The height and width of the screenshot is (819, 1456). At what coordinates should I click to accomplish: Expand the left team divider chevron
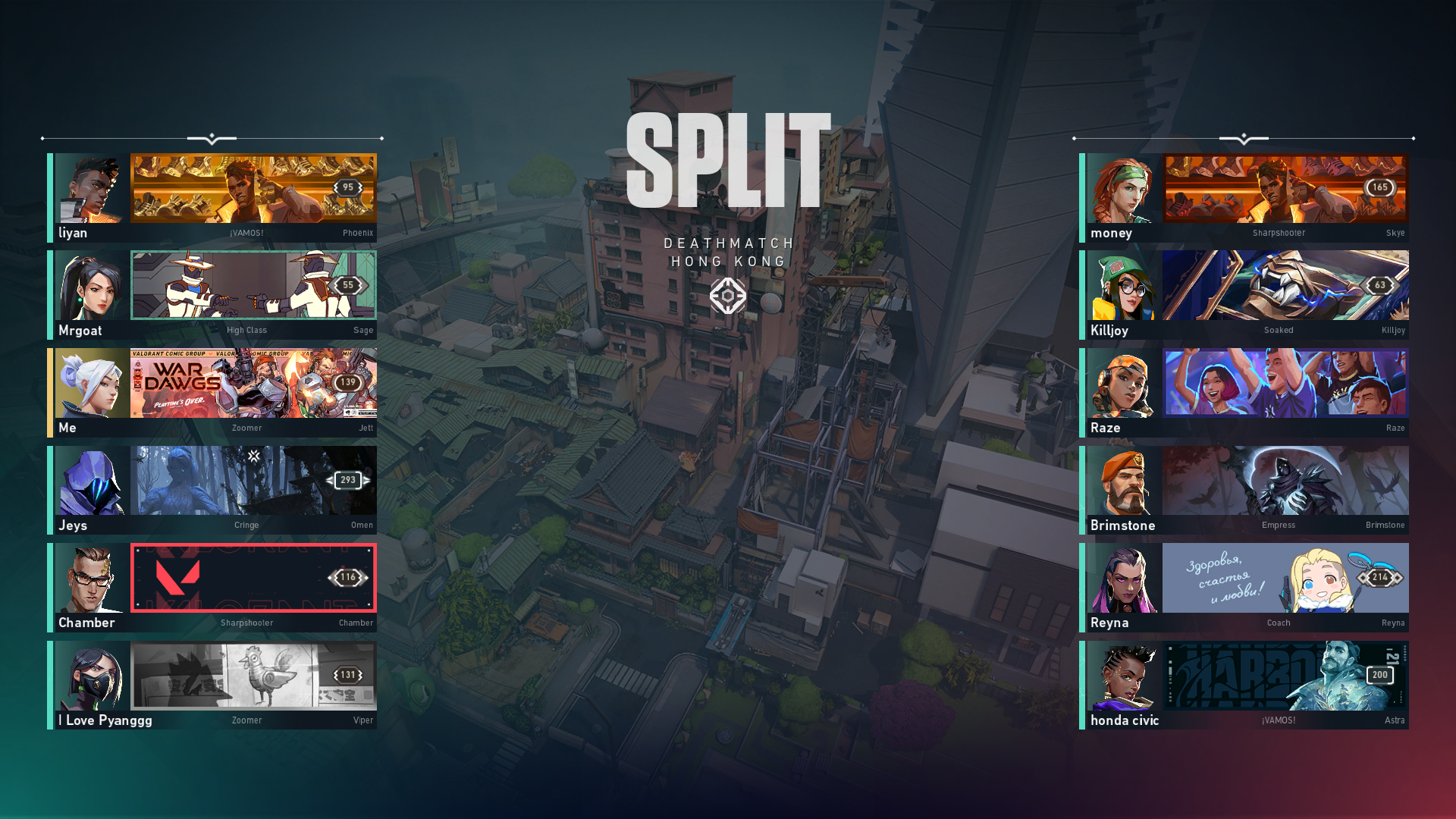coord(212,138)
